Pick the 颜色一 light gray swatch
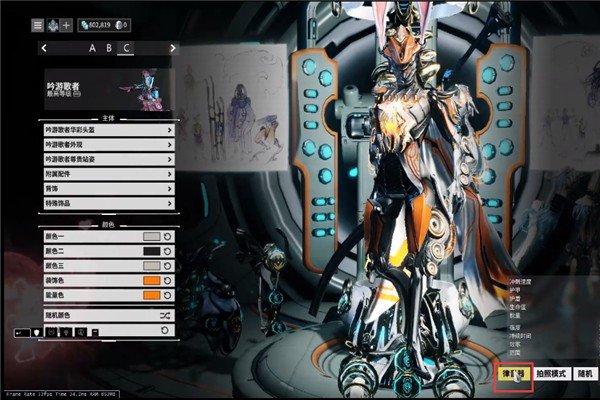This screenshot has width=600, height=400. (x=151, y=237)
